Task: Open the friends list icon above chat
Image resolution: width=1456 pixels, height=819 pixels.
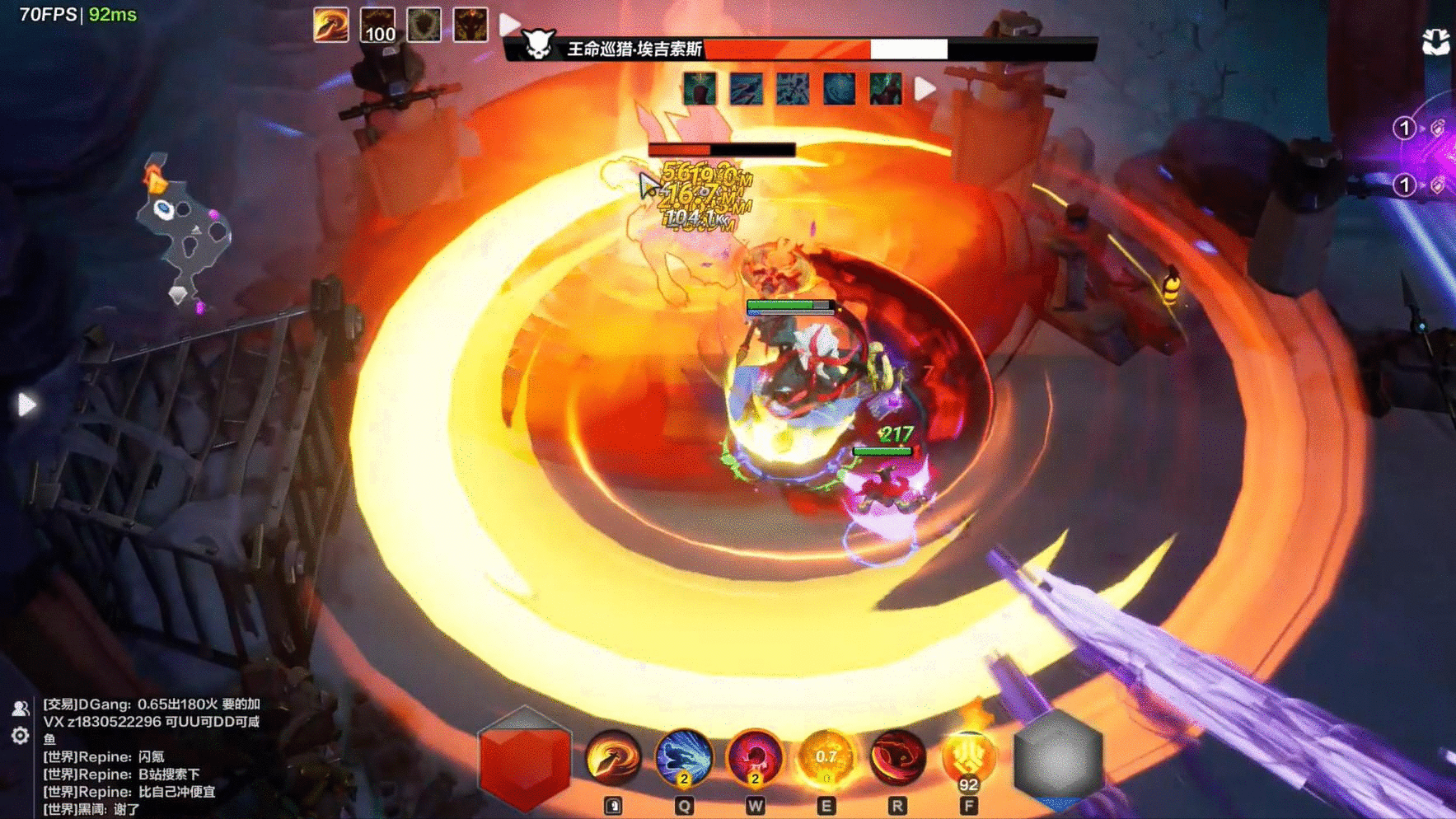Action: click(21, 708)
